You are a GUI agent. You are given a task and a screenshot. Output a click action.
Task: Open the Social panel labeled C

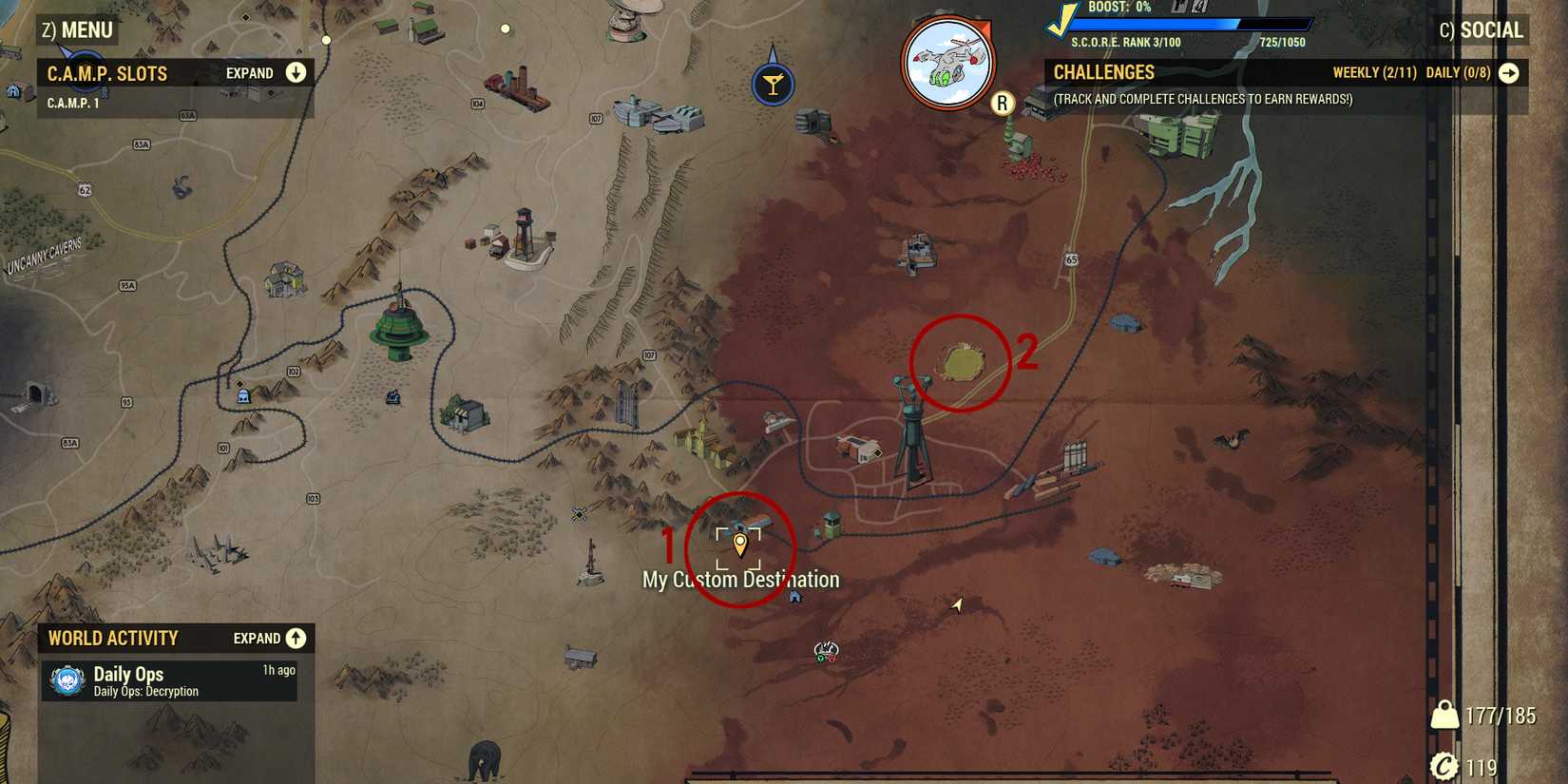1482,29
